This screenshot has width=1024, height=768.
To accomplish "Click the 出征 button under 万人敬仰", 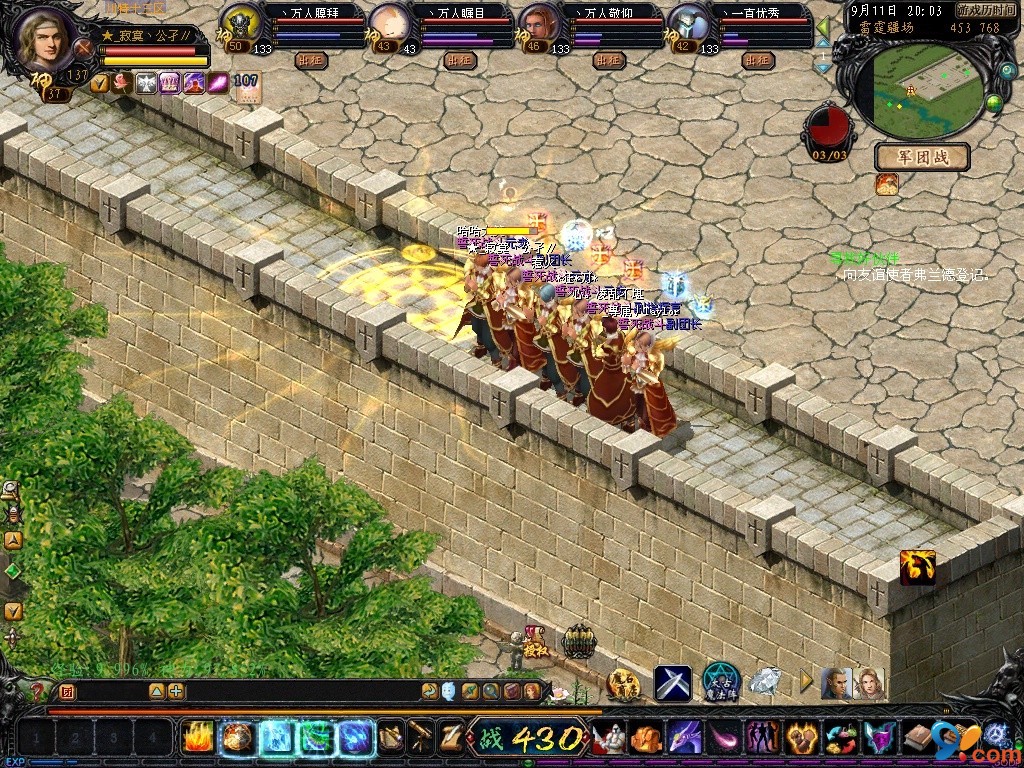I will click(x=608, y=60).
